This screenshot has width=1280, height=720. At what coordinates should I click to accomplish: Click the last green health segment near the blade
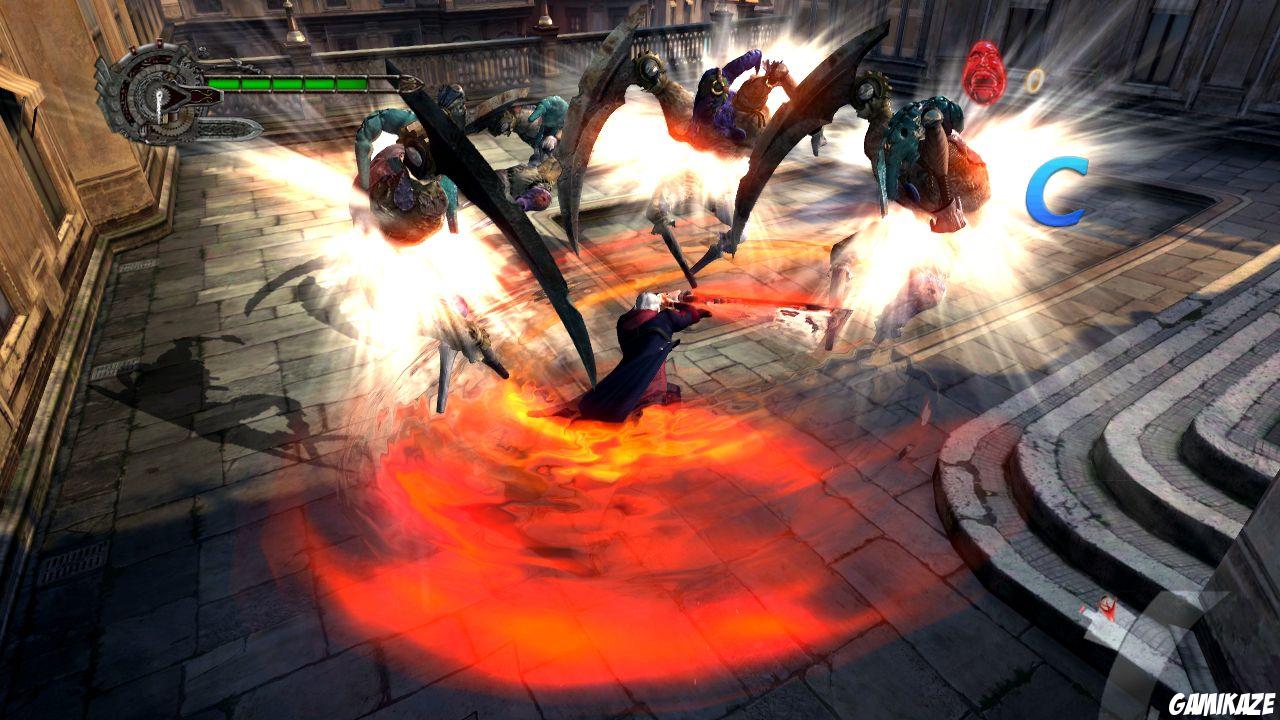[x=352, y=82]
